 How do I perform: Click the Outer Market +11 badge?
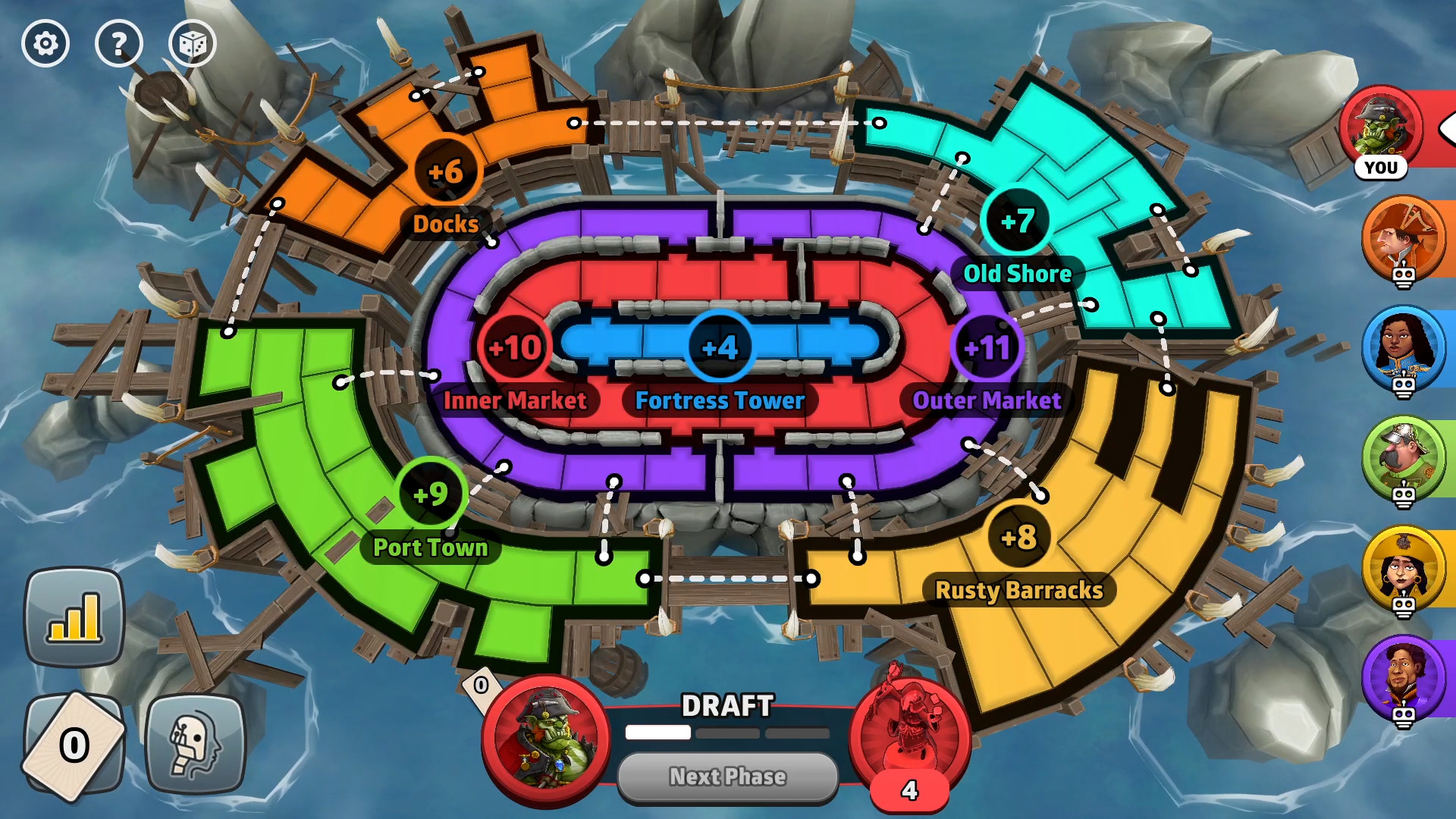986,347
